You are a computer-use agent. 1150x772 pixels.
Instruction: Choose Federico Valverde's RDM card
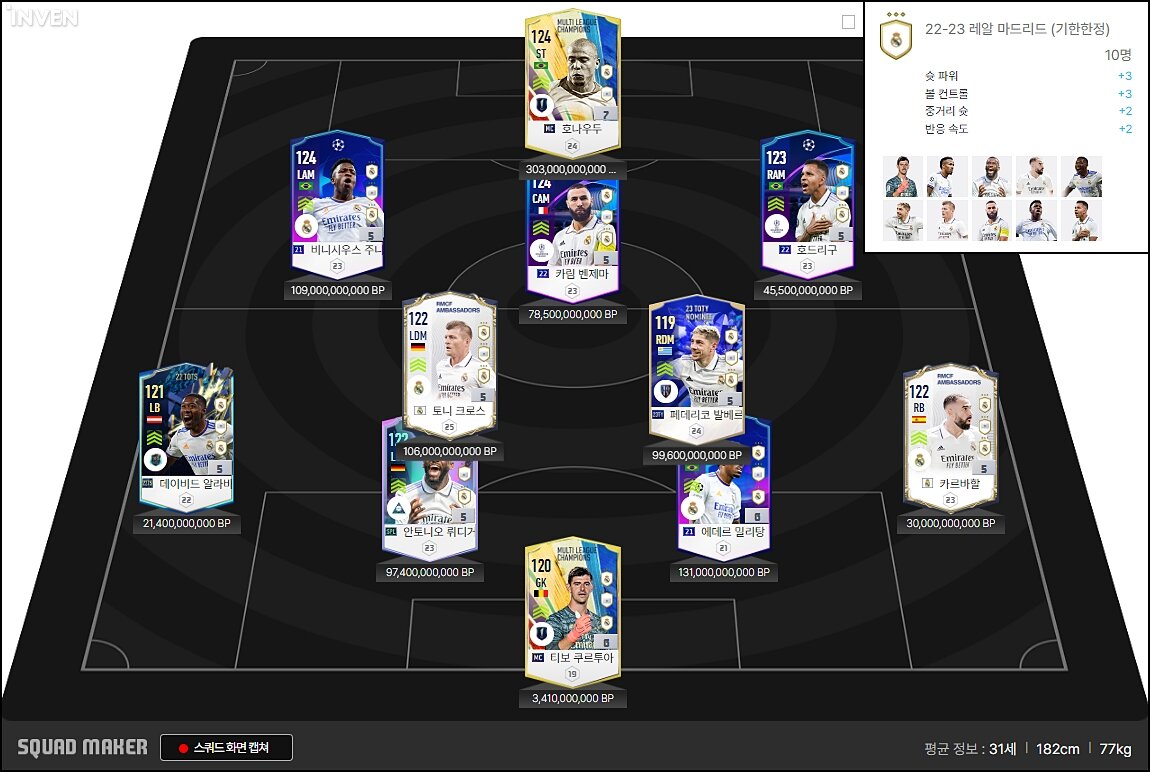(x=695, y=365)
